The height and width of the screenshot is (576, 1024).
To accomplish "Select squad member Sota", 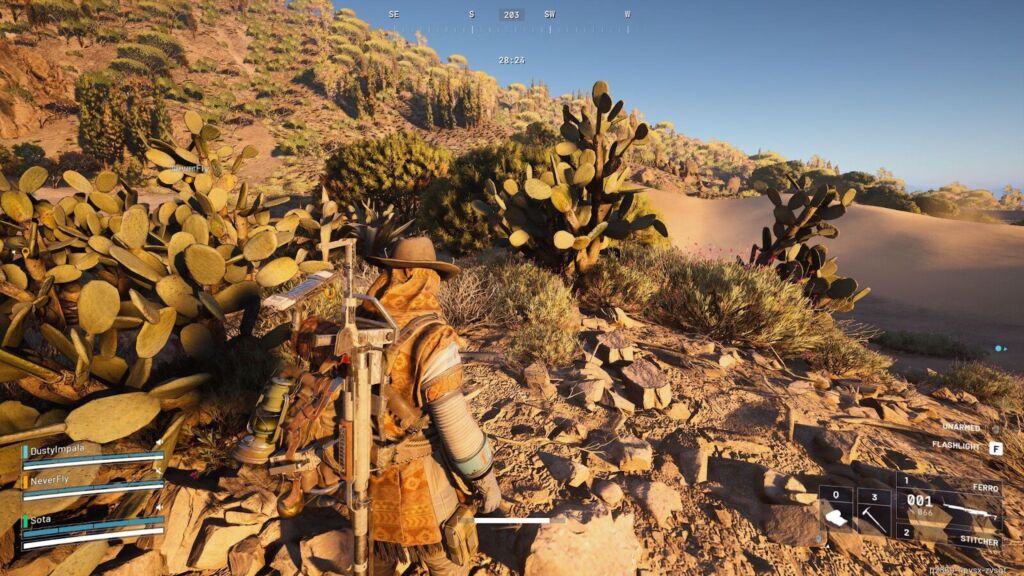I will click(x=92, y=526).
